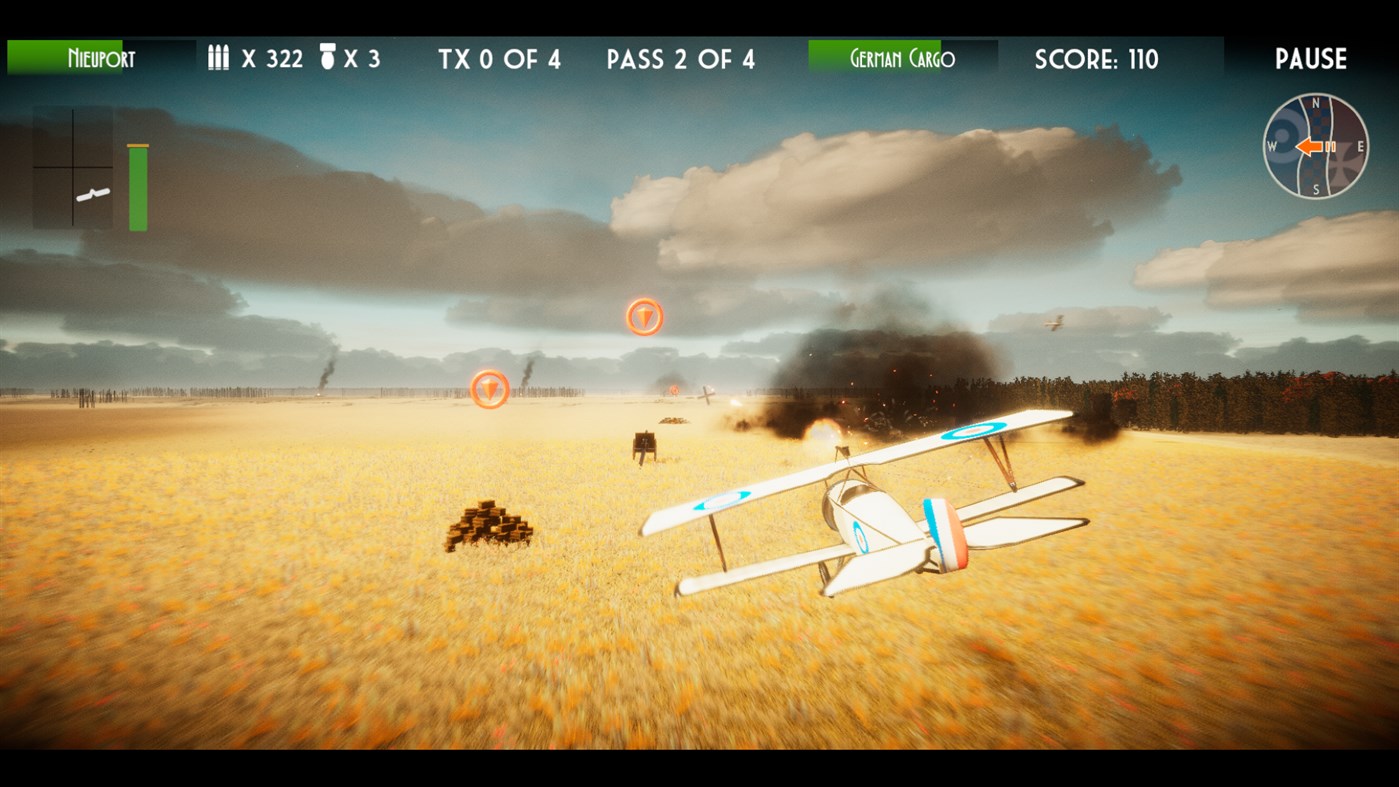Click the machine gun ammo icon
Screen dimensions: 1399x787
tap(218, 58)
